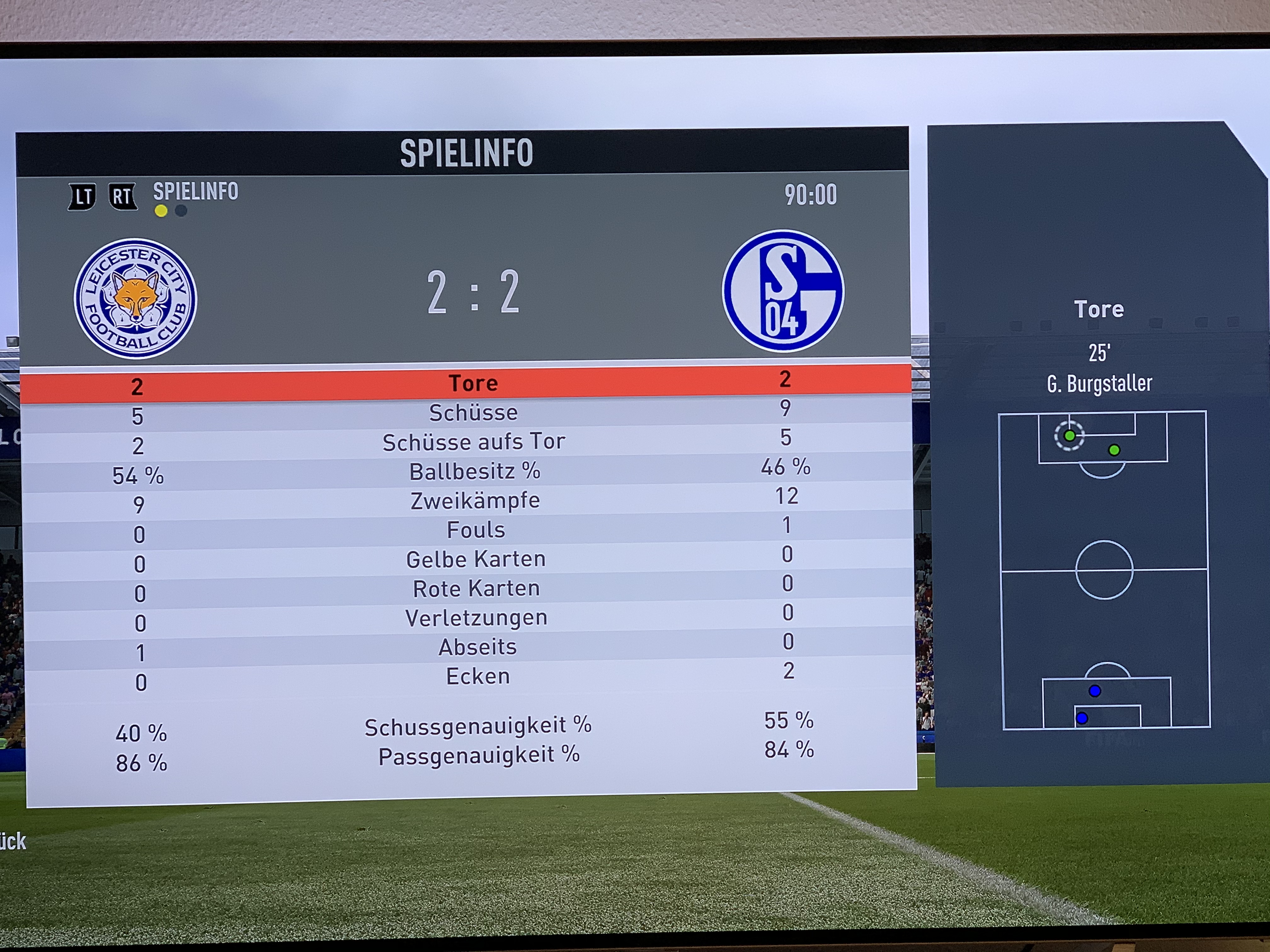The width and height of the screenshot is (1270, 952).
Task: Select the Passgenauigkeit % row
Action: [479, 755]
